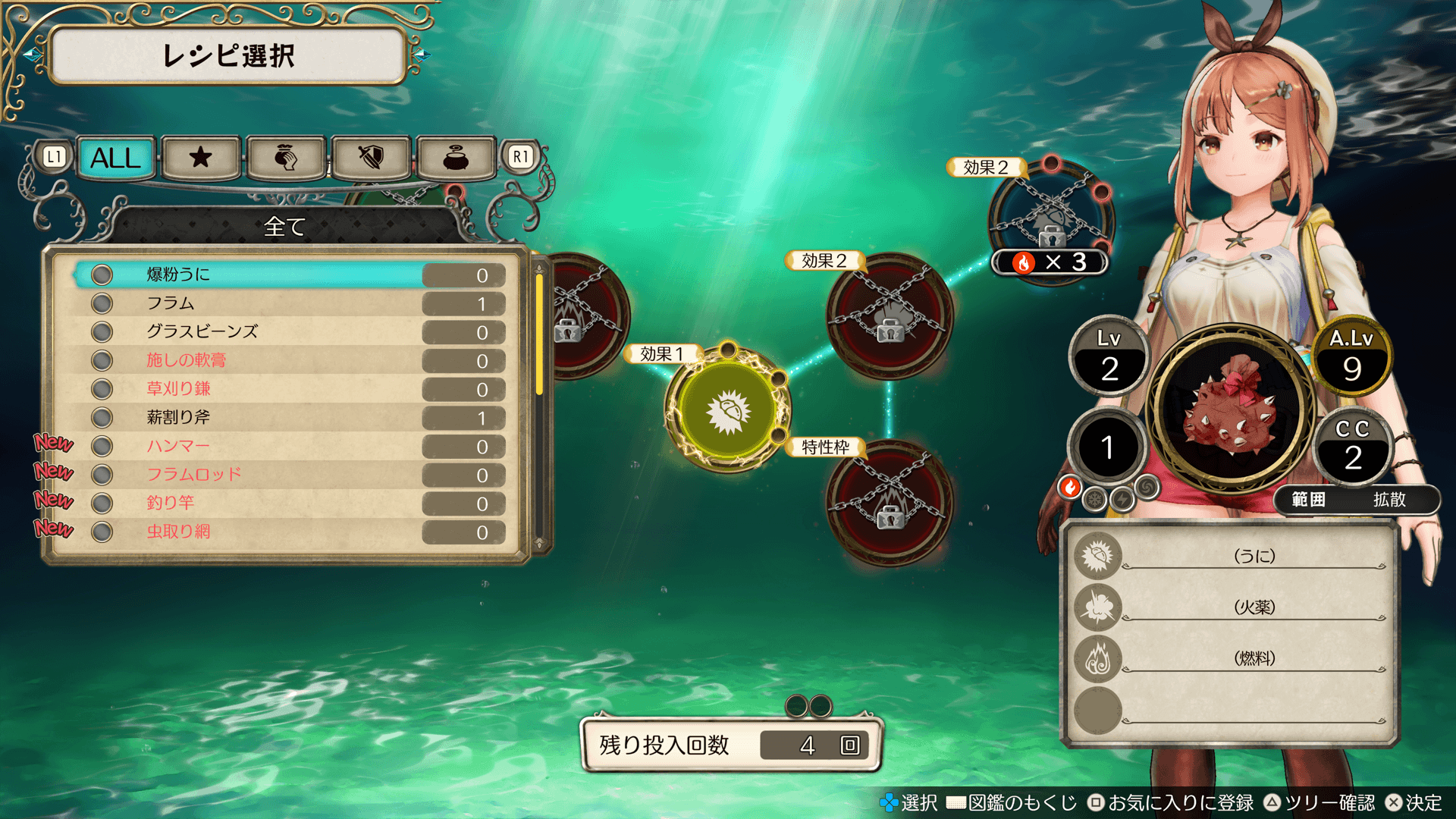Open the gathering glove category tab
Viewport: 1456px width, 819px height.
(286, 158)
